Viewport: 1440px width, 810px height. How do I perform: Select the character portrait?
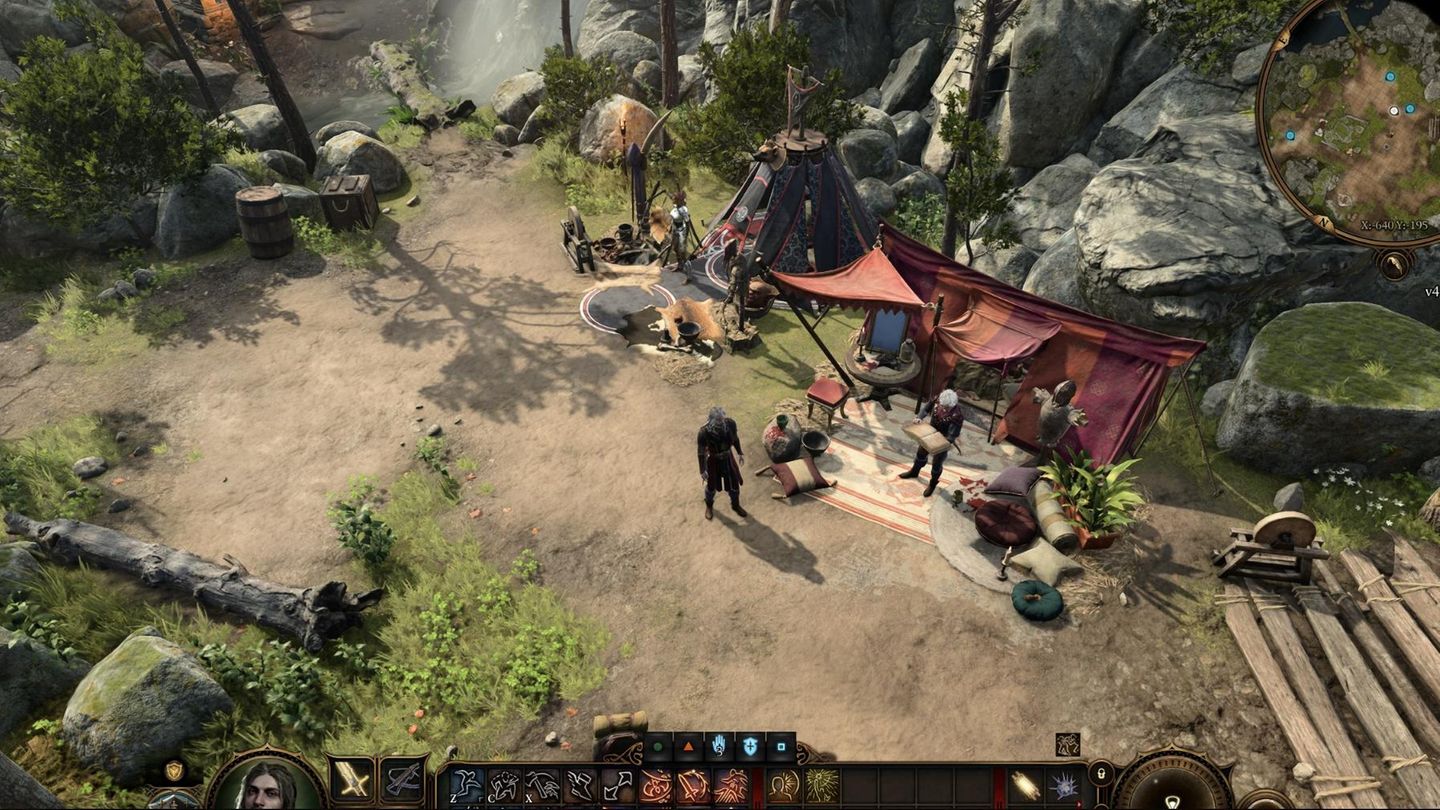click(266, 783)
